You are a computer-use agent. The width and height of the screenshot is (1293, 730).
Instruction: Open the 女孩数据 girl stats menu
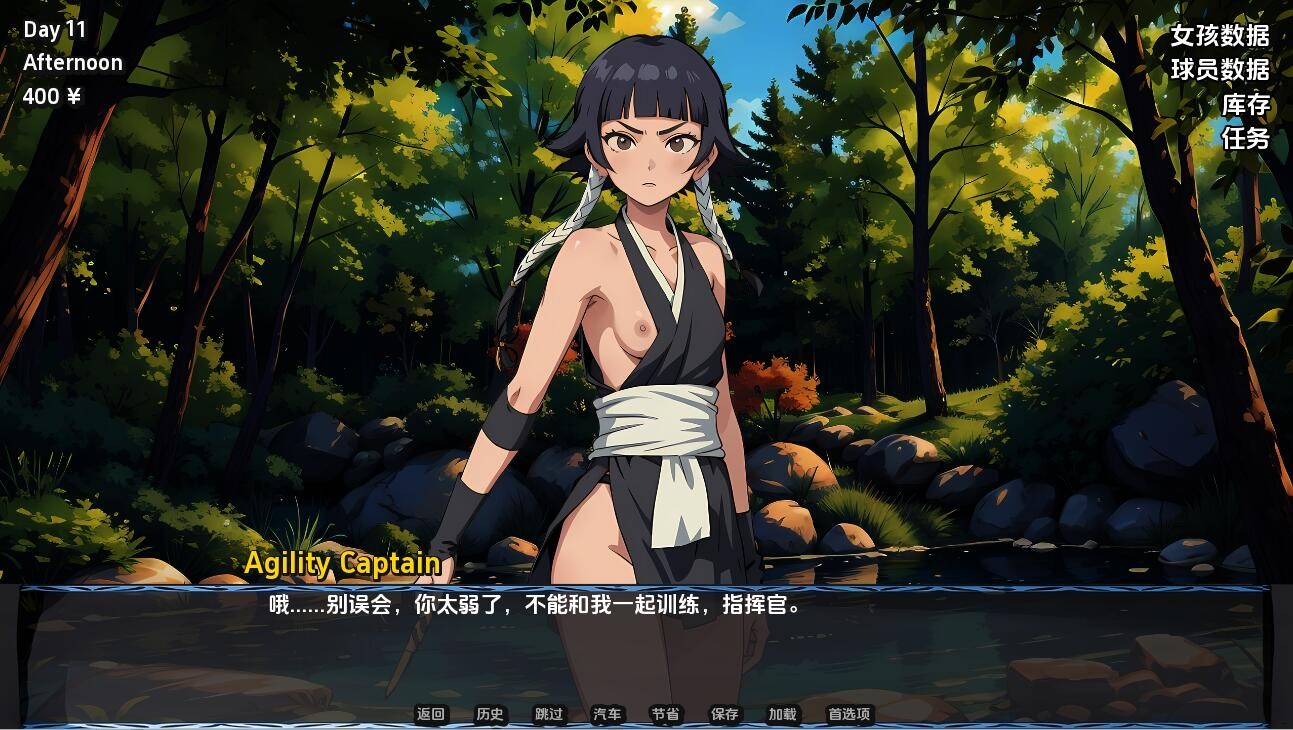coord(1219,36)
